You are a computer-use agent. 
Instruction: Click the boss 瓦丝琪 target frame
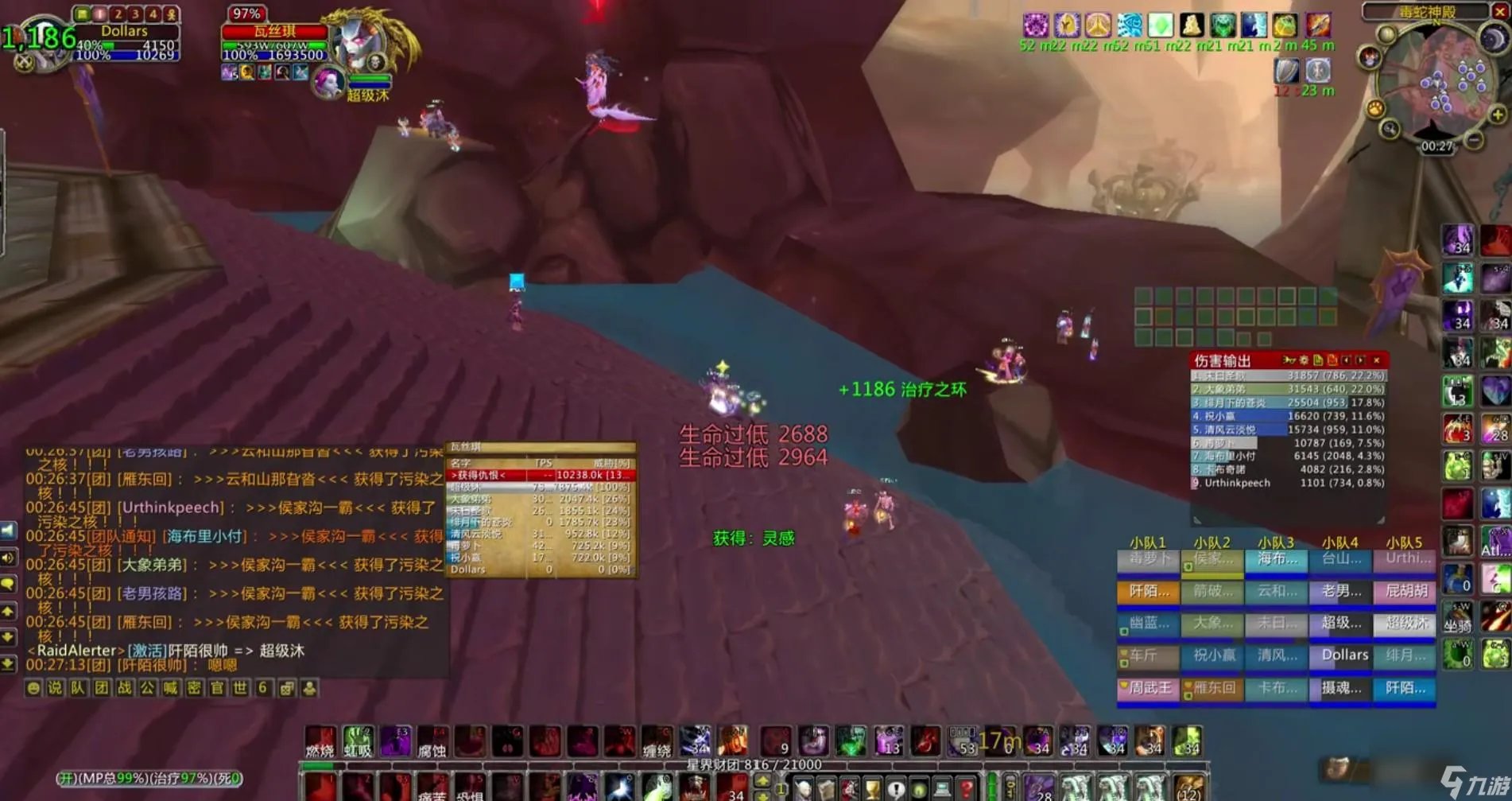click(x=274, y=32)
